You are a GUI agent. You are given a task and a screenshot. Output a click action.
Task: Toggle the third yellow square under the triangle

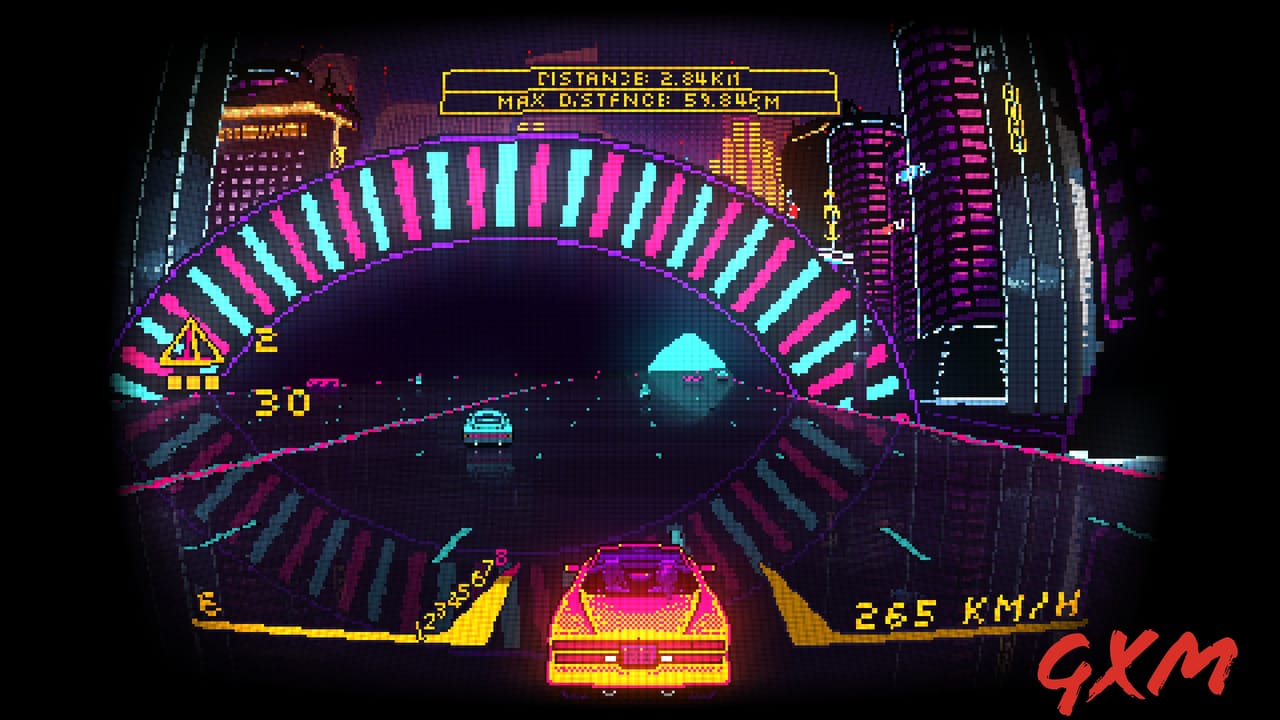pos(213,384)
